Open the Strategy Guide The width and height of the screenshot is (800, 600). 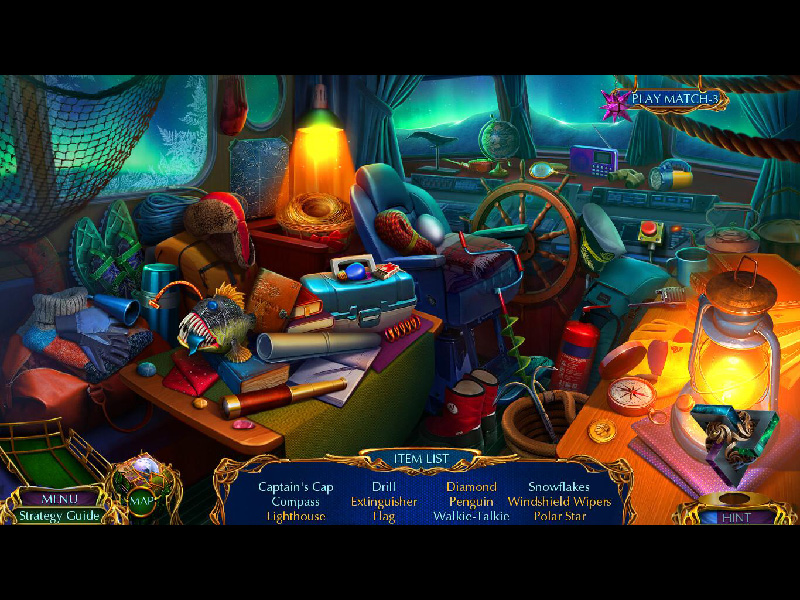pyautogui.click(x=58, y=516)
